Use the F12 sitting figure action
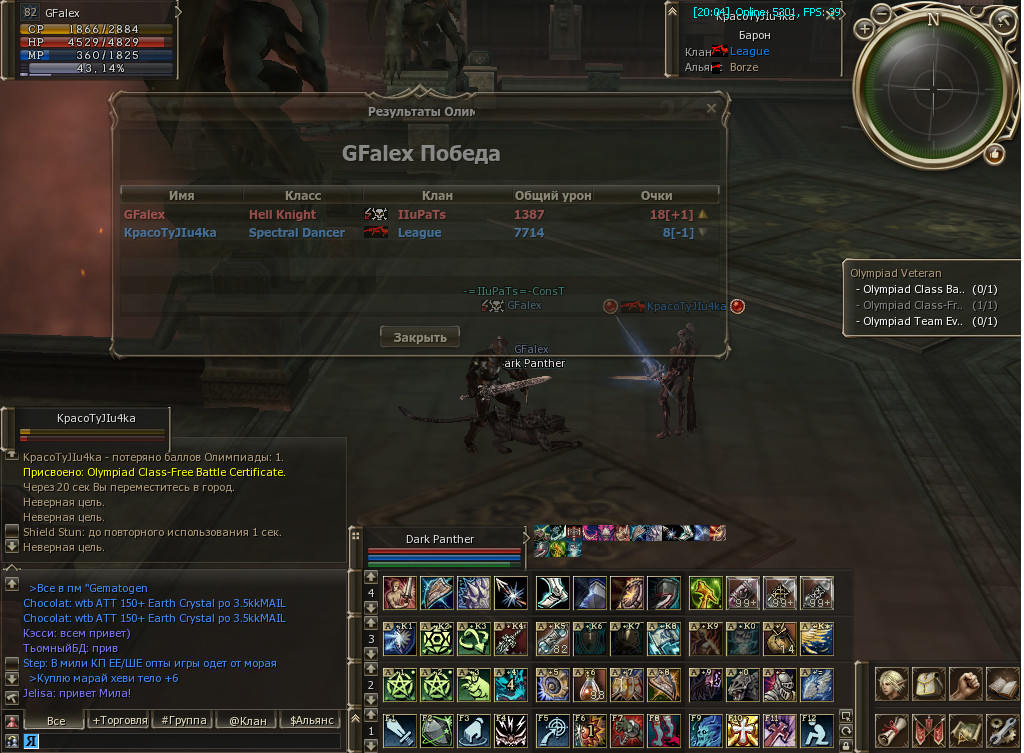The width and height of the screenshot is (1024, 753). click(x=816, y=731)
